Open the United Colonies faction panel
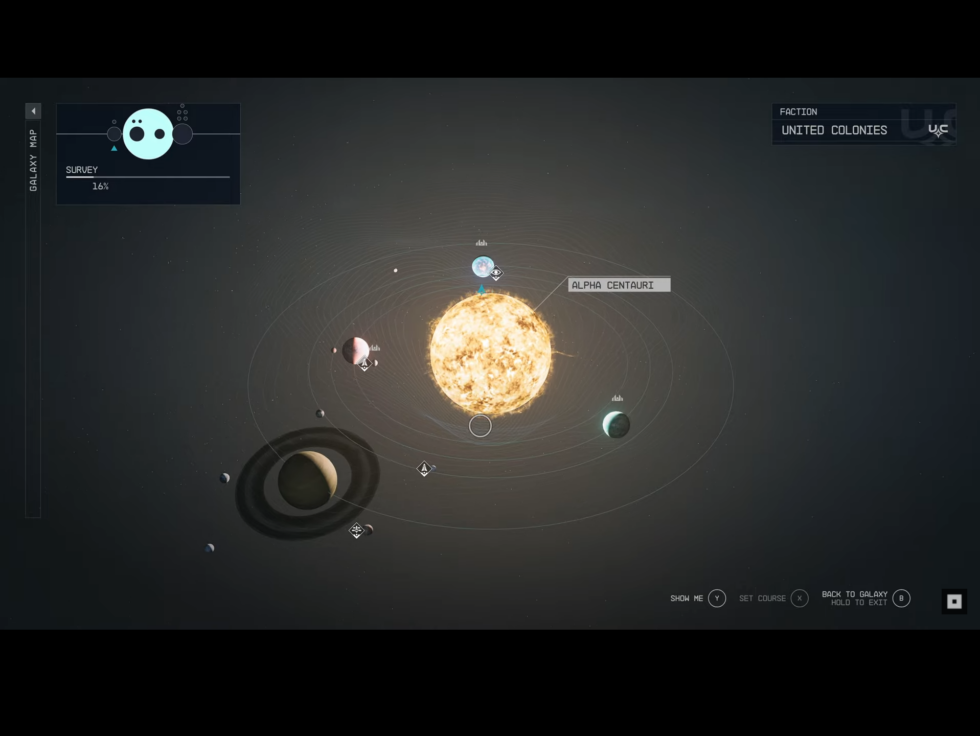980x736 pixels. pyautogui.click(x=863, y=124)
